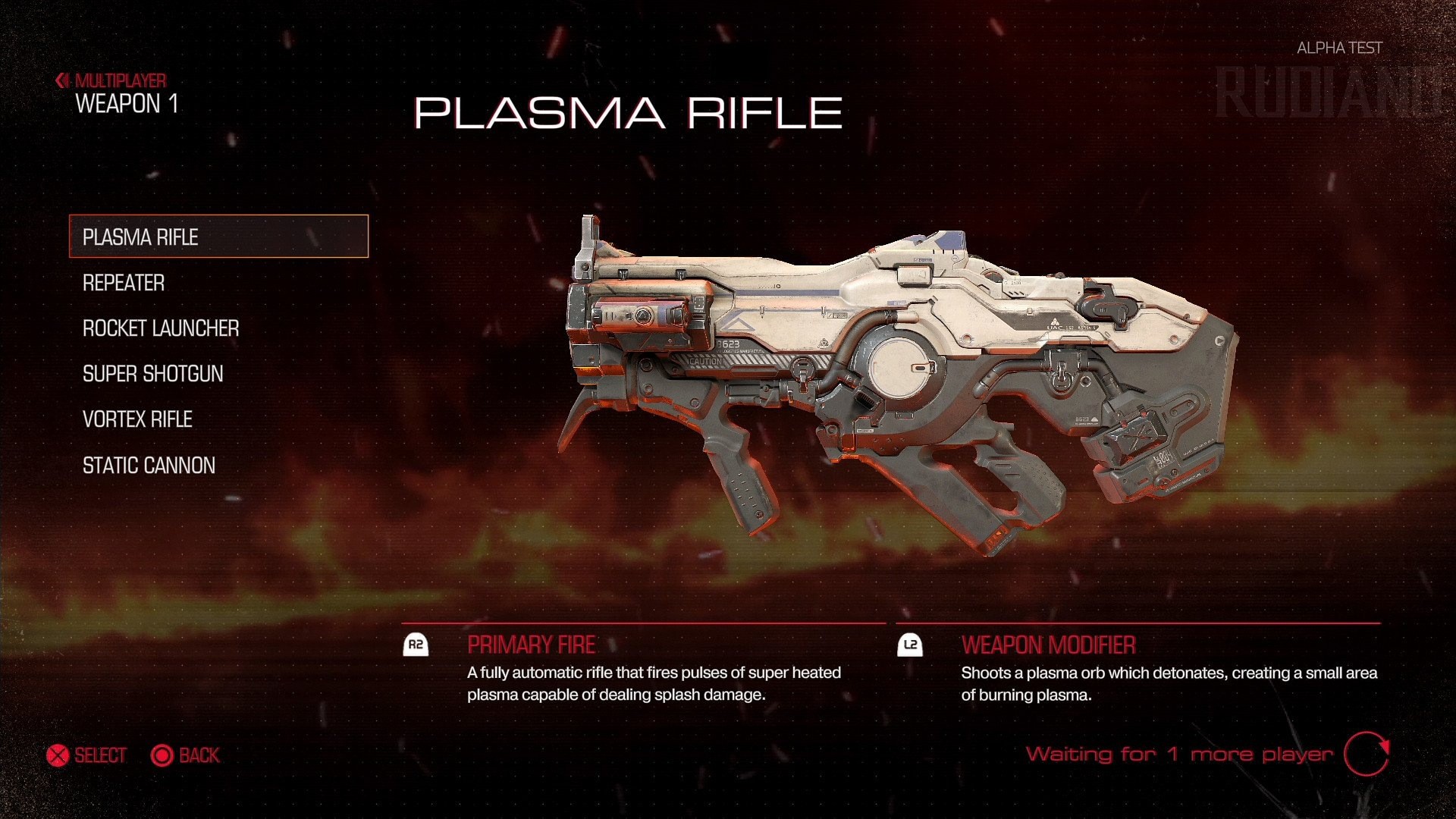Viewport: 1456px width, 819px height.
Task: Select Super Shotgun from the list
Action: [153, 374]
